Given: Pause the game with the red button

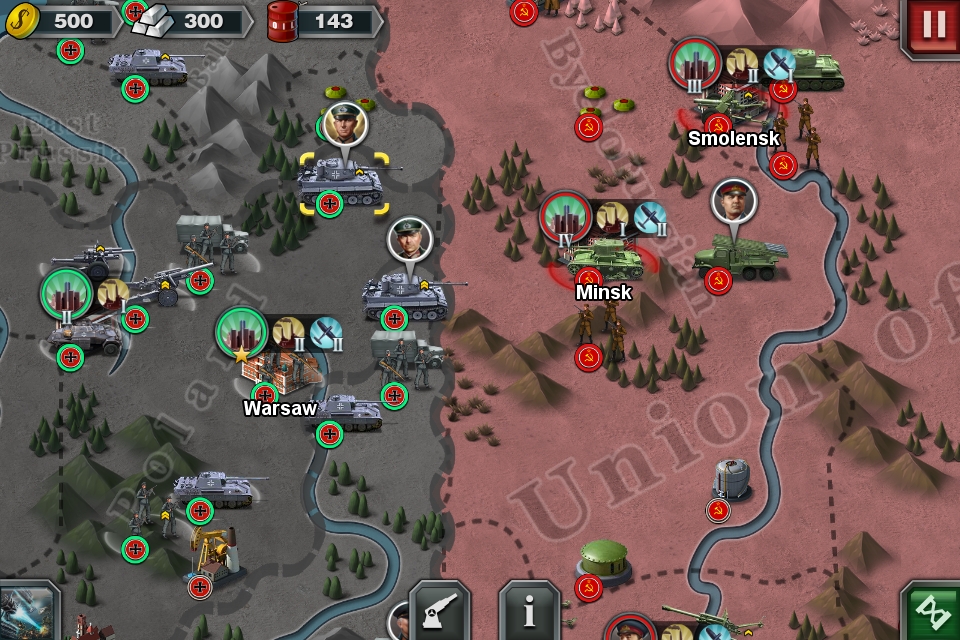Looking at the screenshot, I should click(932, 26).
